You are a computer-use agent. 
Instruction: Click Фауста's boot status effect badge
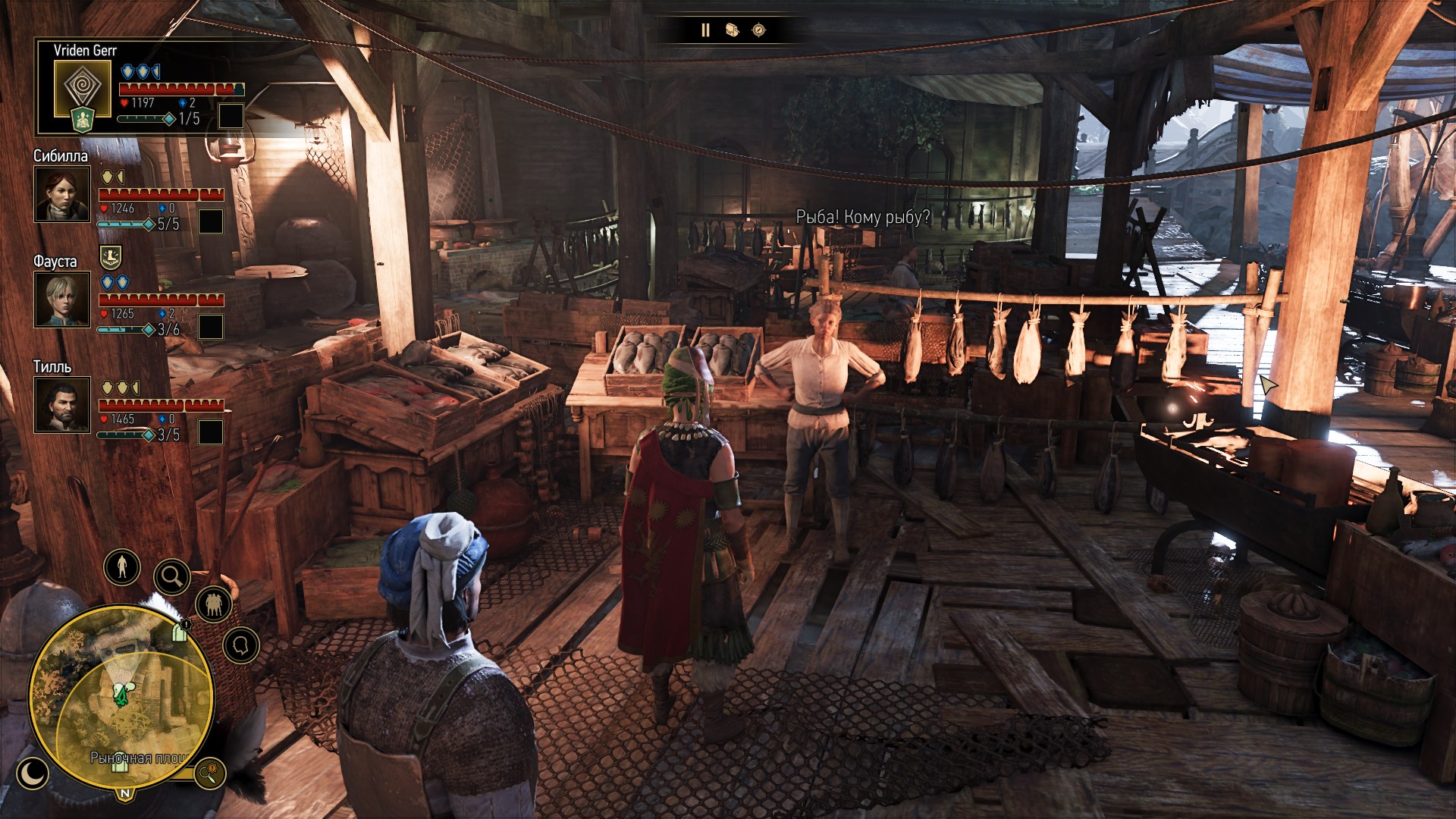[x=111, y=257]
